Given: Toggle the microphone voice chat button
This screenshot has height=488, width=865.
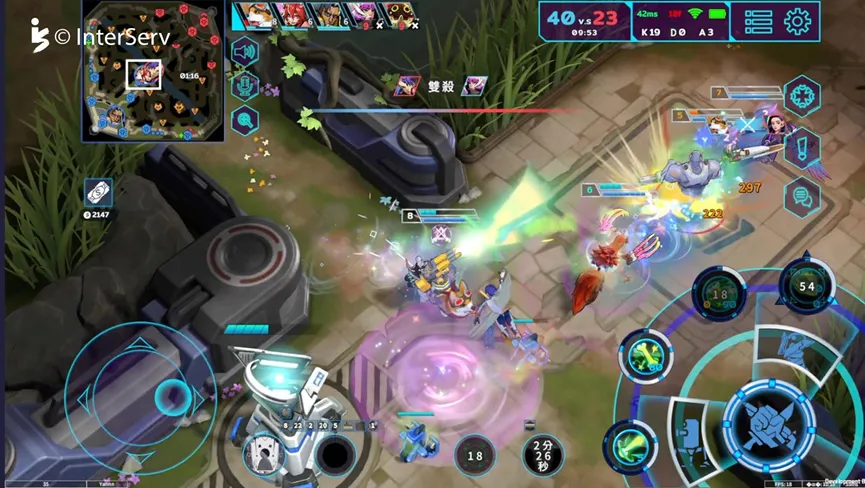Looking at the screenshot, I should click(245, 86).
